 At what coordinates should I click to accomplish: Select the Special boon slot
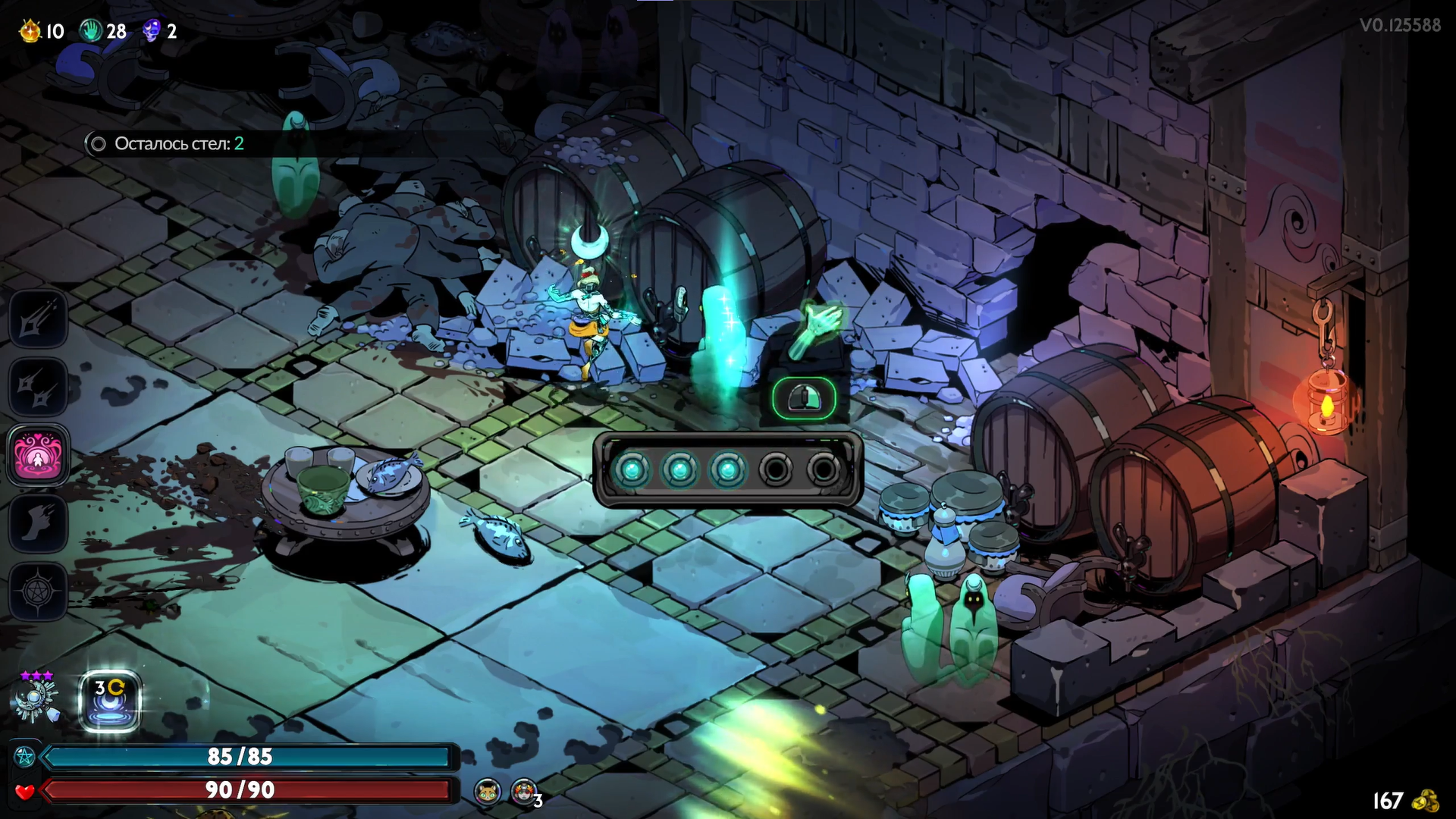[38, 387]
